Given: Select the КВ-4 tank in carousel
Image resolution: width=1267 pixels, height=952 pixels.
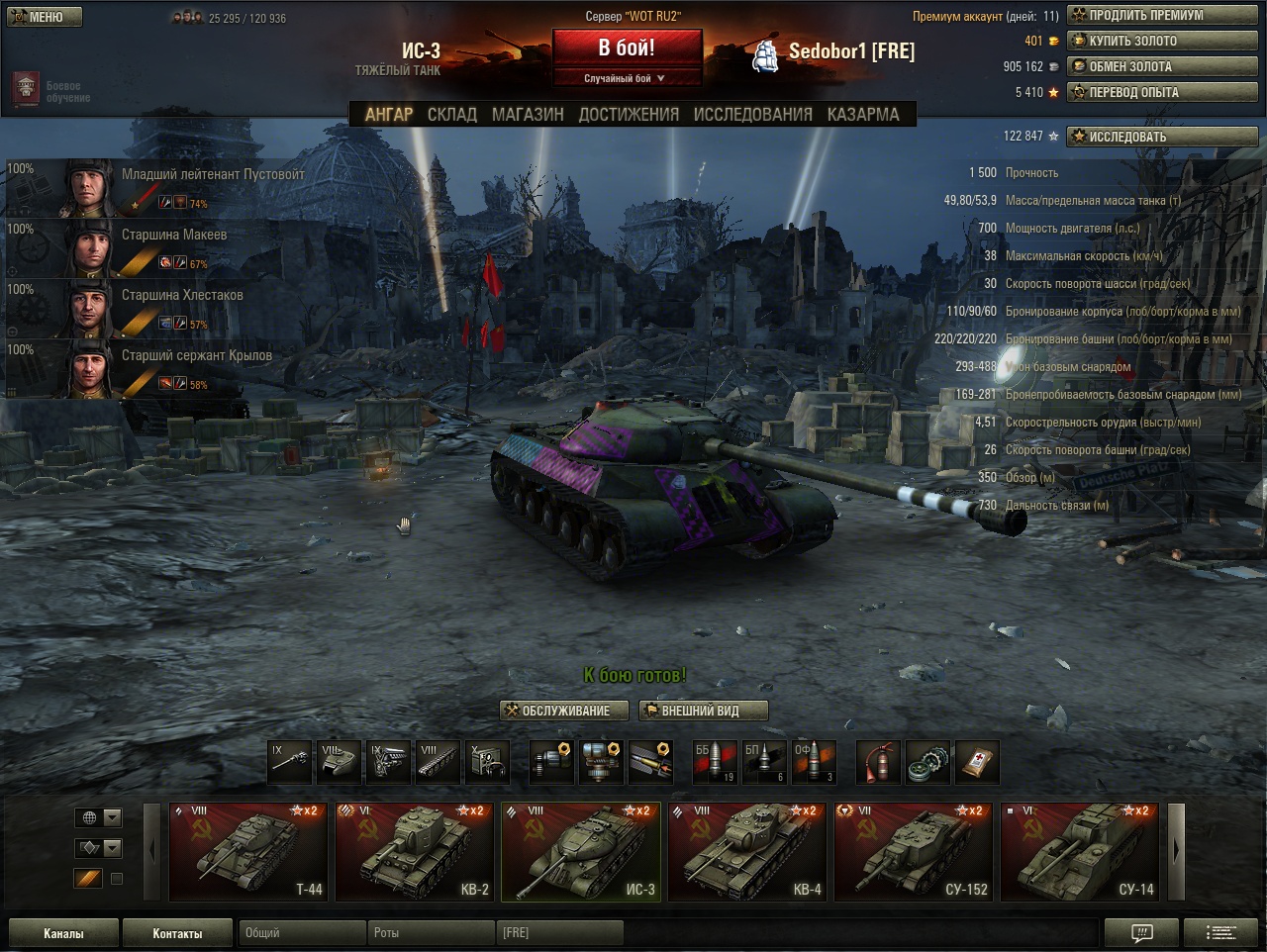Looking at the screenshot, I should click(746, 851).
